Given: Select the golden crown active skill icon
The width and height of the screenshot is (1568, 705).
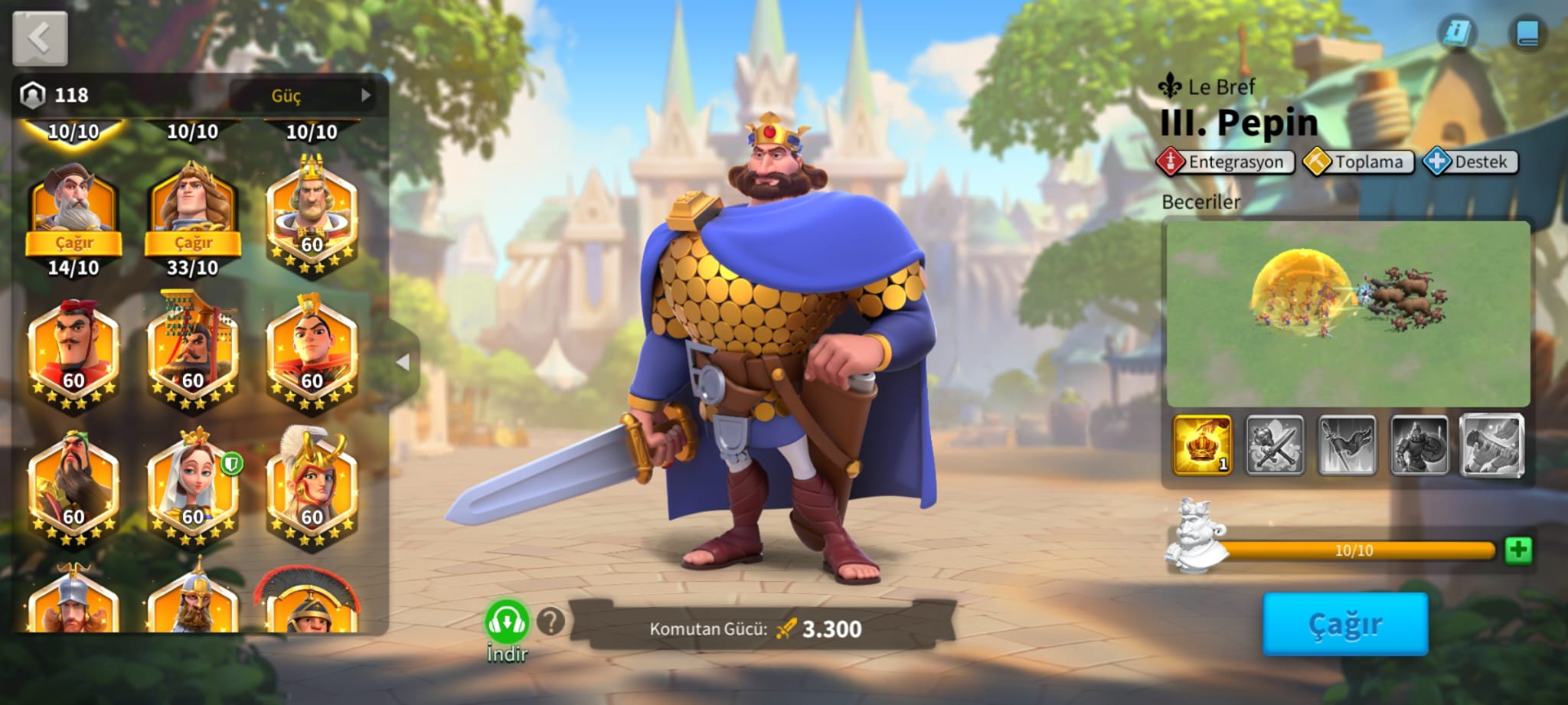Looking at the screenshot, I should click(x=1202, y=445).
